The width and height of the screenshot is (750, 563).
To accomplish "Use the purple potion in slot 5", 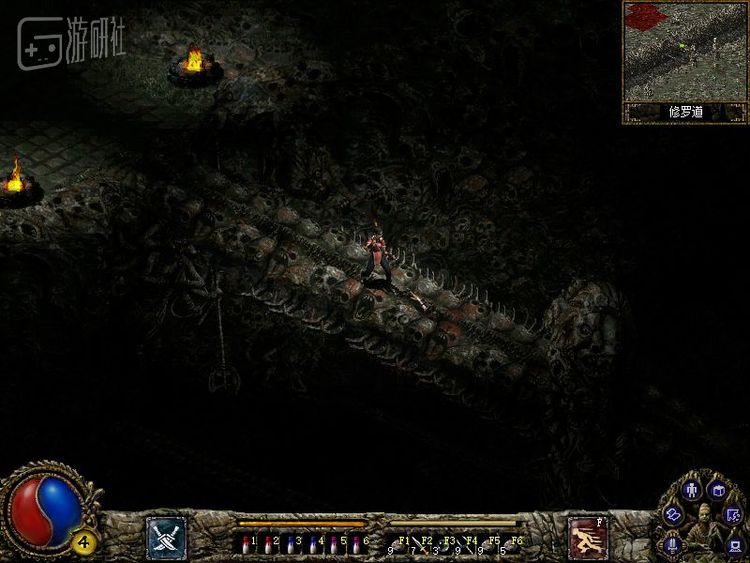I will click(334, 545).
